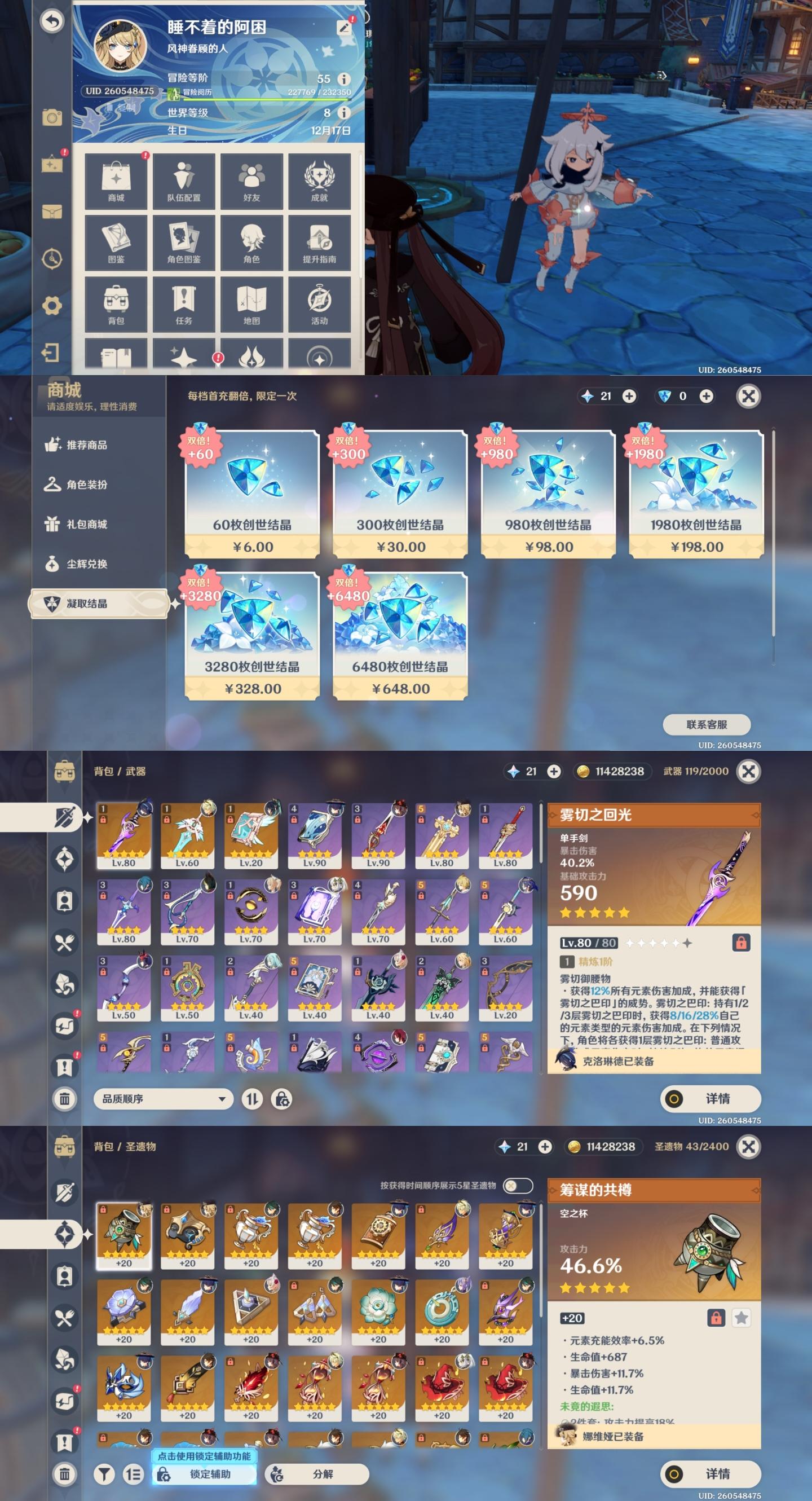The width and height of the screenshot is (812, 1501).
Task: Go back with the return arrow button
Action: 52,21
